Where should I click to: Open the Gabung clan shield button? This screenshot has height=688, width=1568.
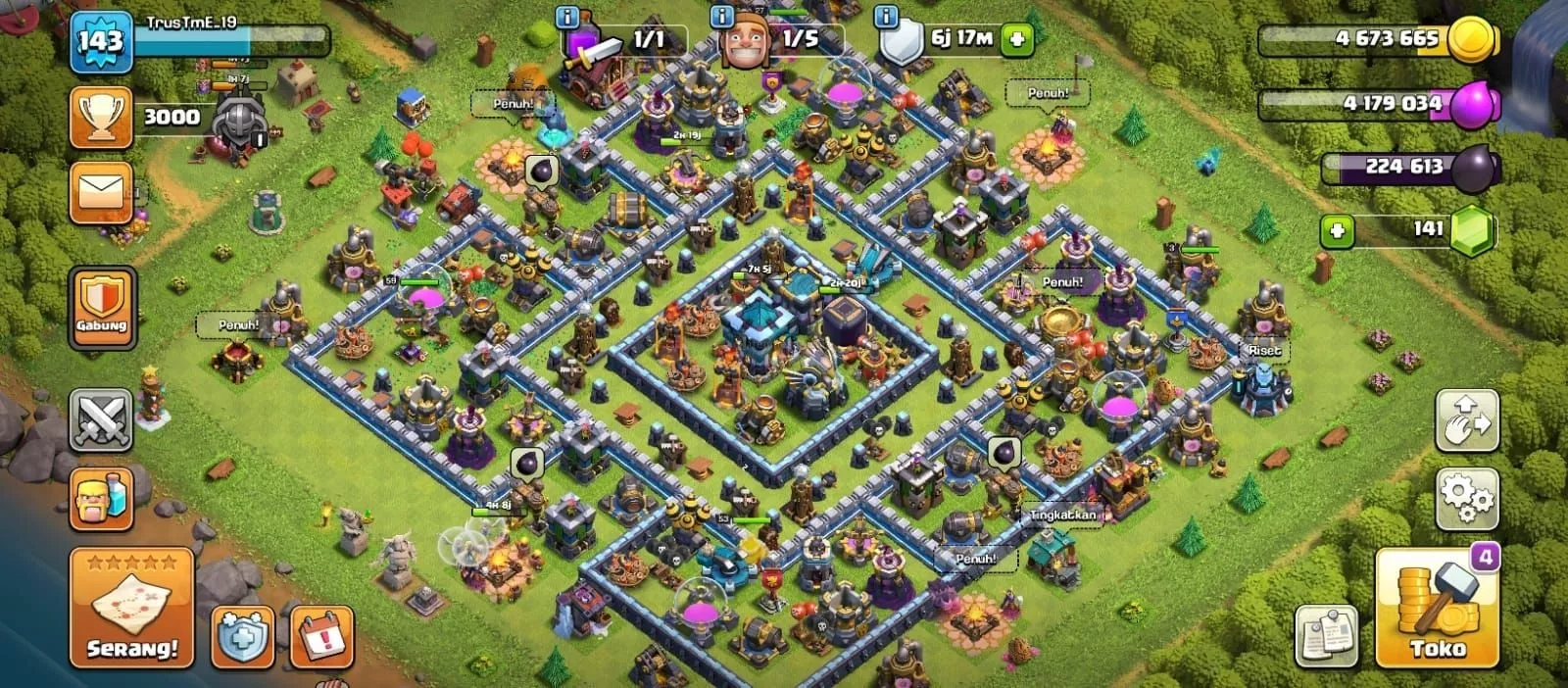point(101,307)
